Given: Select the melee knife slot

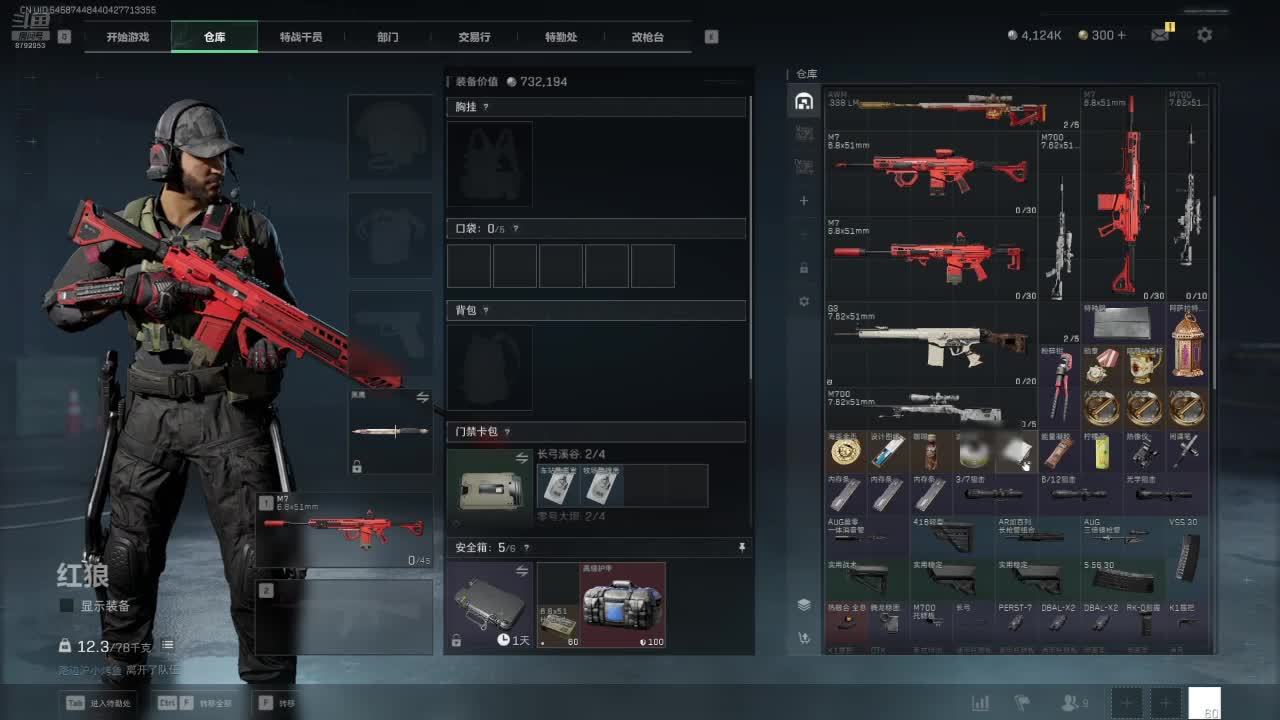Looking at the screenshot, I should coord(390,432).
